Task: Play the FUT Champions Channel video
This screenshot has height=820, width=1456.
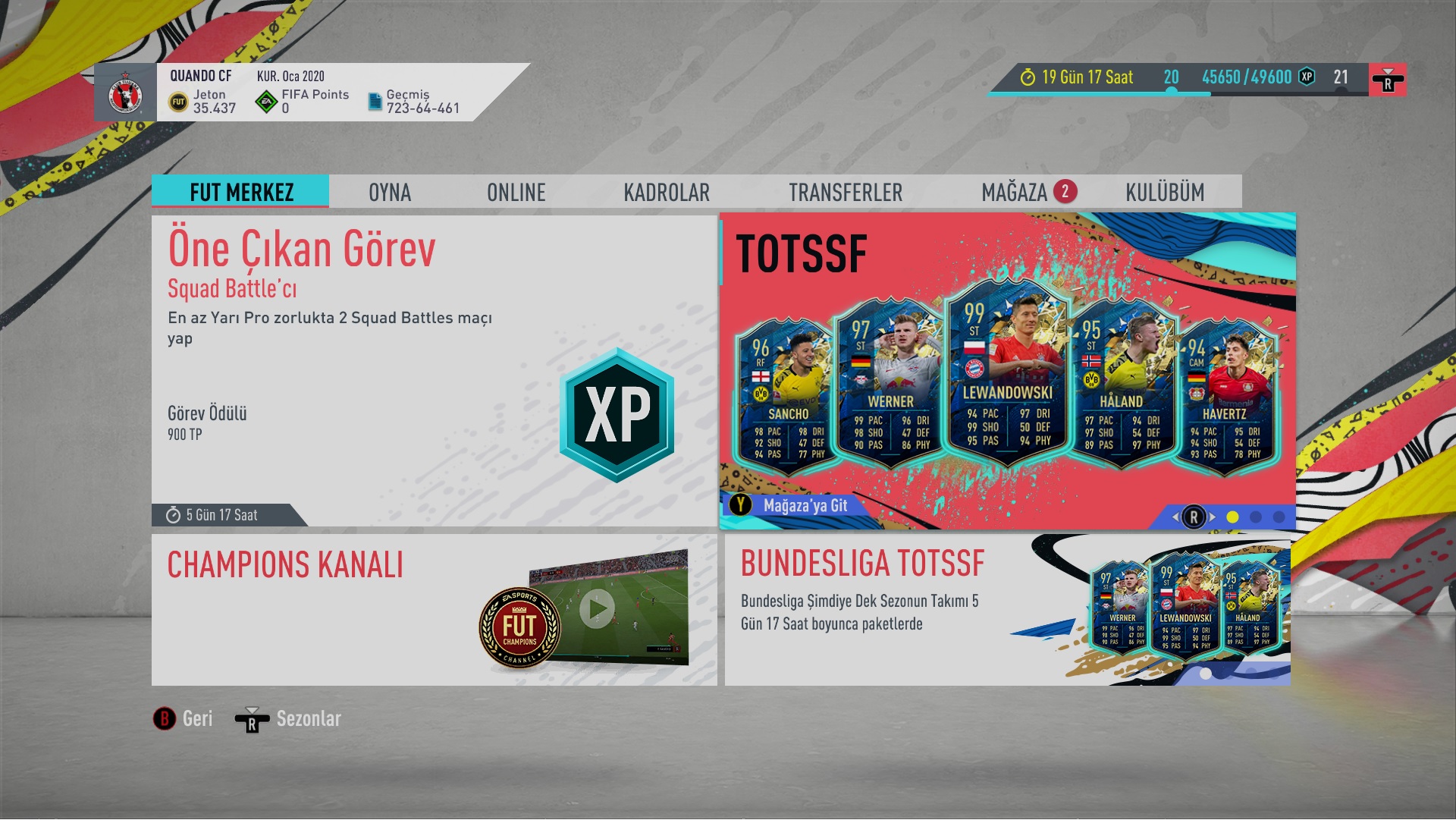Action: [598, 608]
